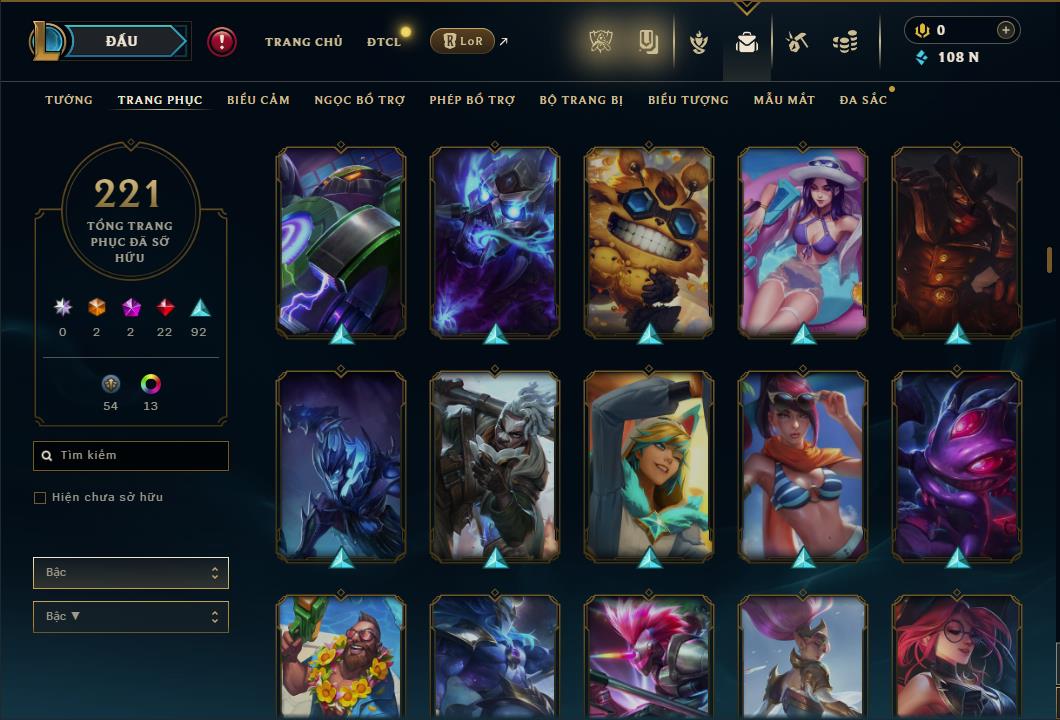Switch to the TƯỚNG tab
1060x720 pixels.
pos(69,100)
